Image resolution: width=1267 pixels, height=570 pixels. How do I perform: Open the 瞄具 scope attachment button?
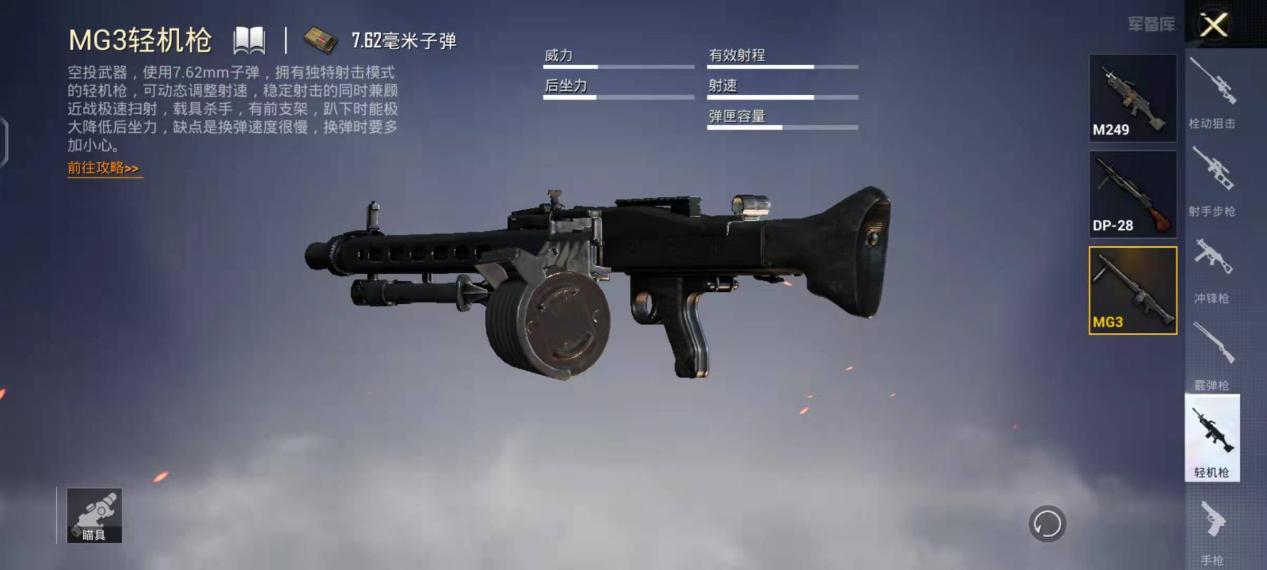tap(94, 515)
